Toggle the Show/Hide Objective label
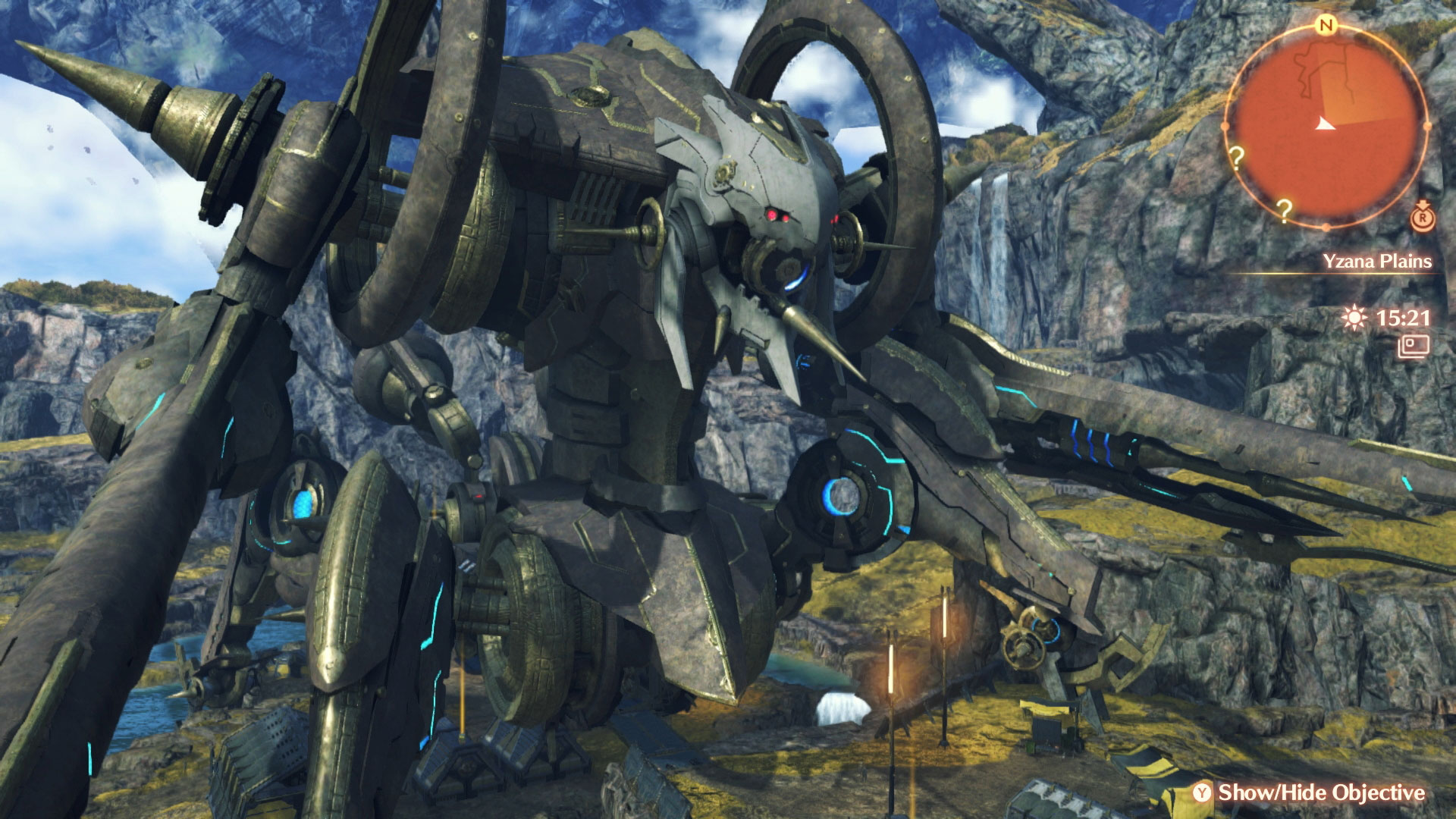The image size is (1456, 819). click(x=1321, y=792)
